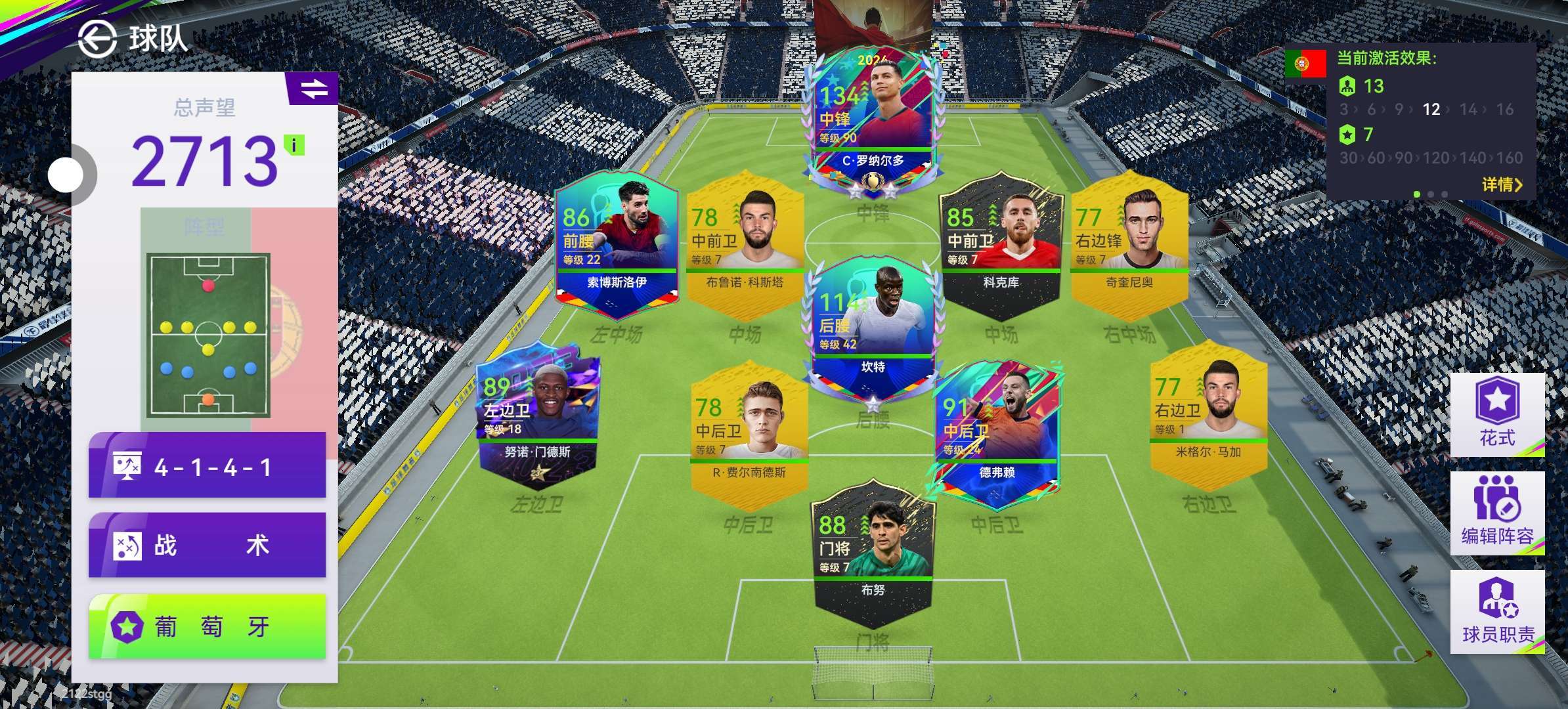Open 编辑阵容 to edit the lineup
Image resolution: width=1568 pixels, height=709 pixels.
[1496, 513]
